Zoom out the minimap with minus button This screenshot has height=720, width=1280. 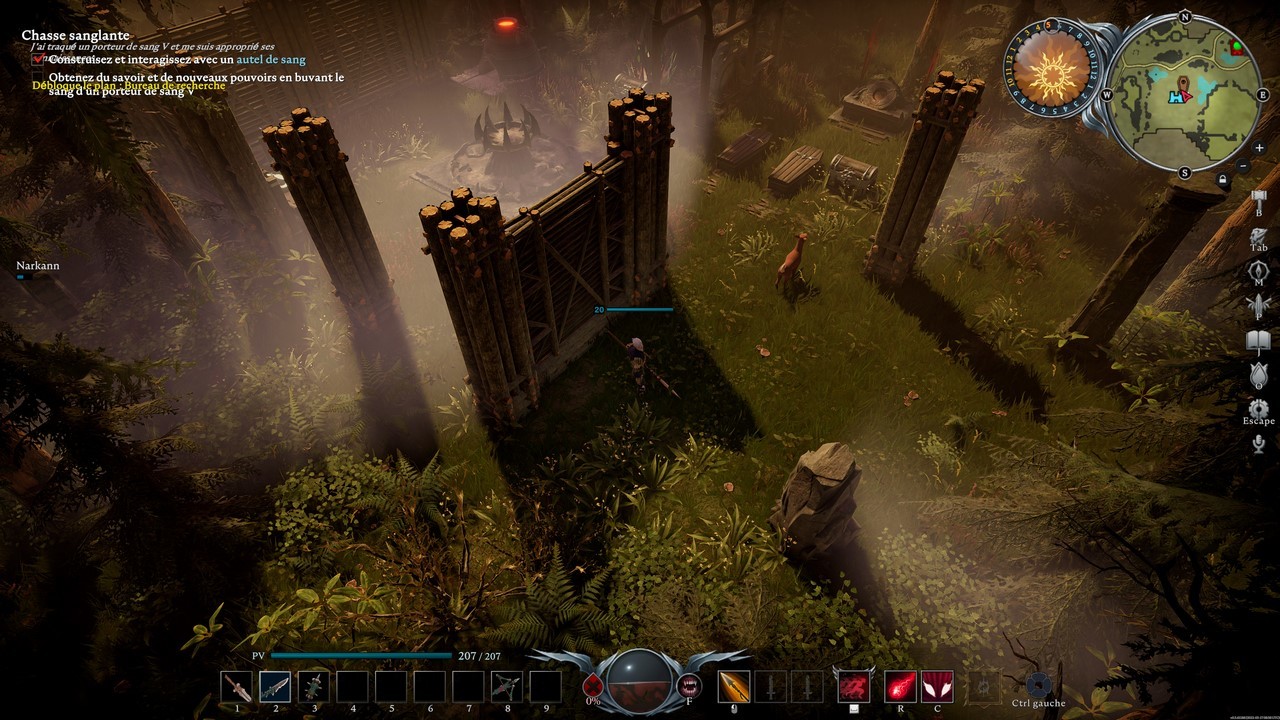[1243, 165]
